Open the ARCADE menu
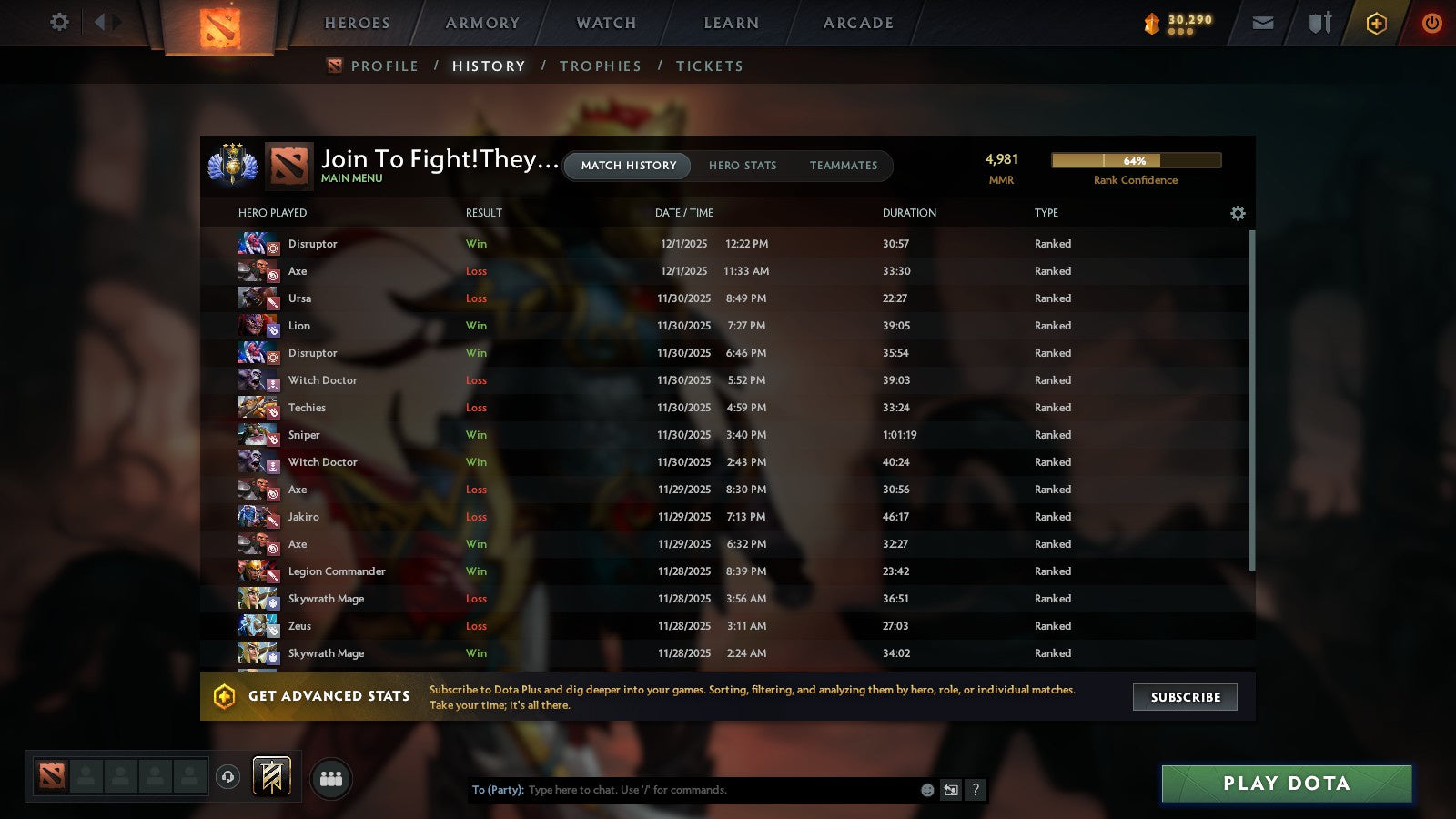Image resolution: width=1456 pixels, height=819 pixels. click(x=855, y=23)
